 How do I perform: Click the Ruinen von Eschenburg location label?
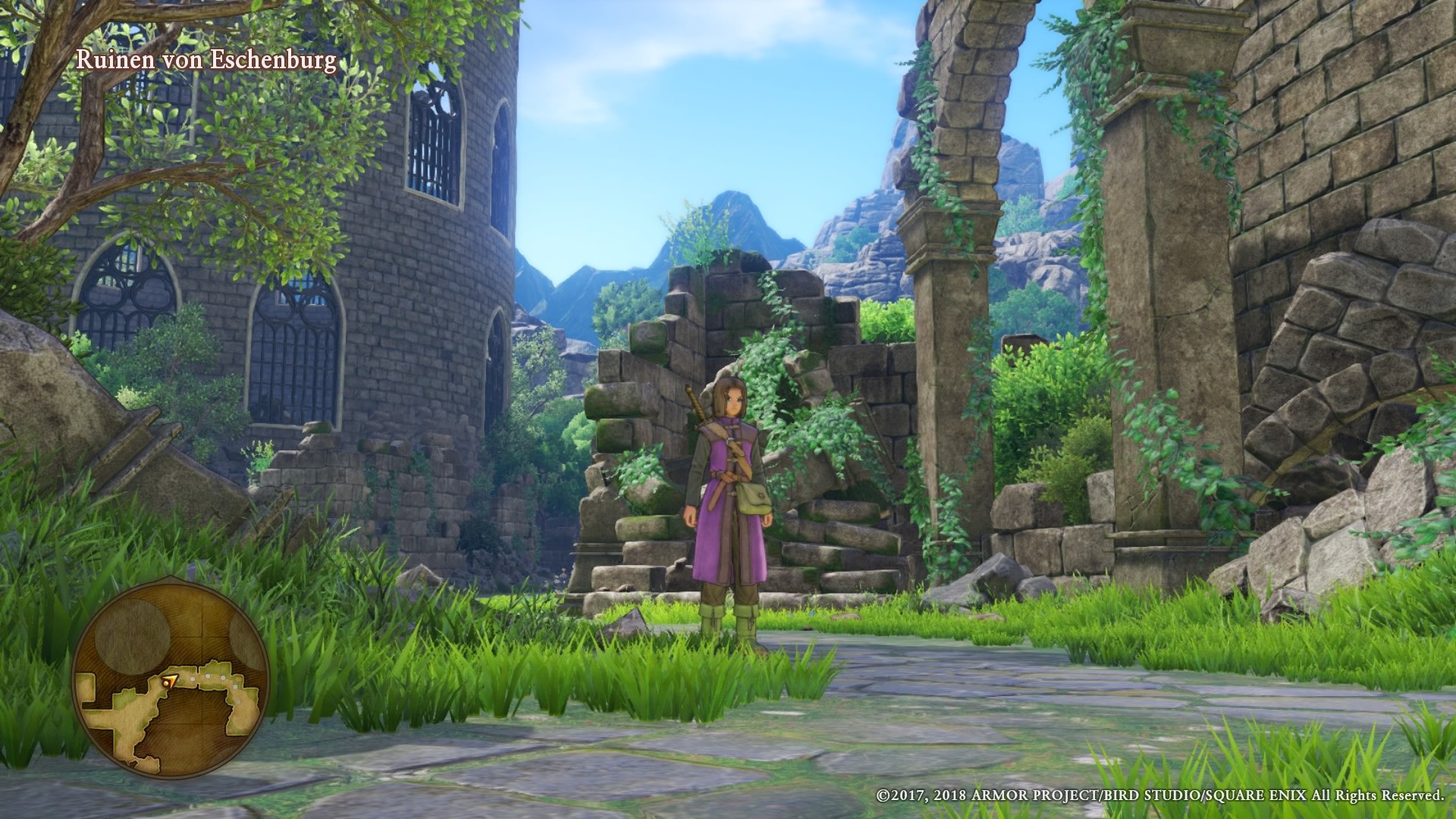[207, 61]
